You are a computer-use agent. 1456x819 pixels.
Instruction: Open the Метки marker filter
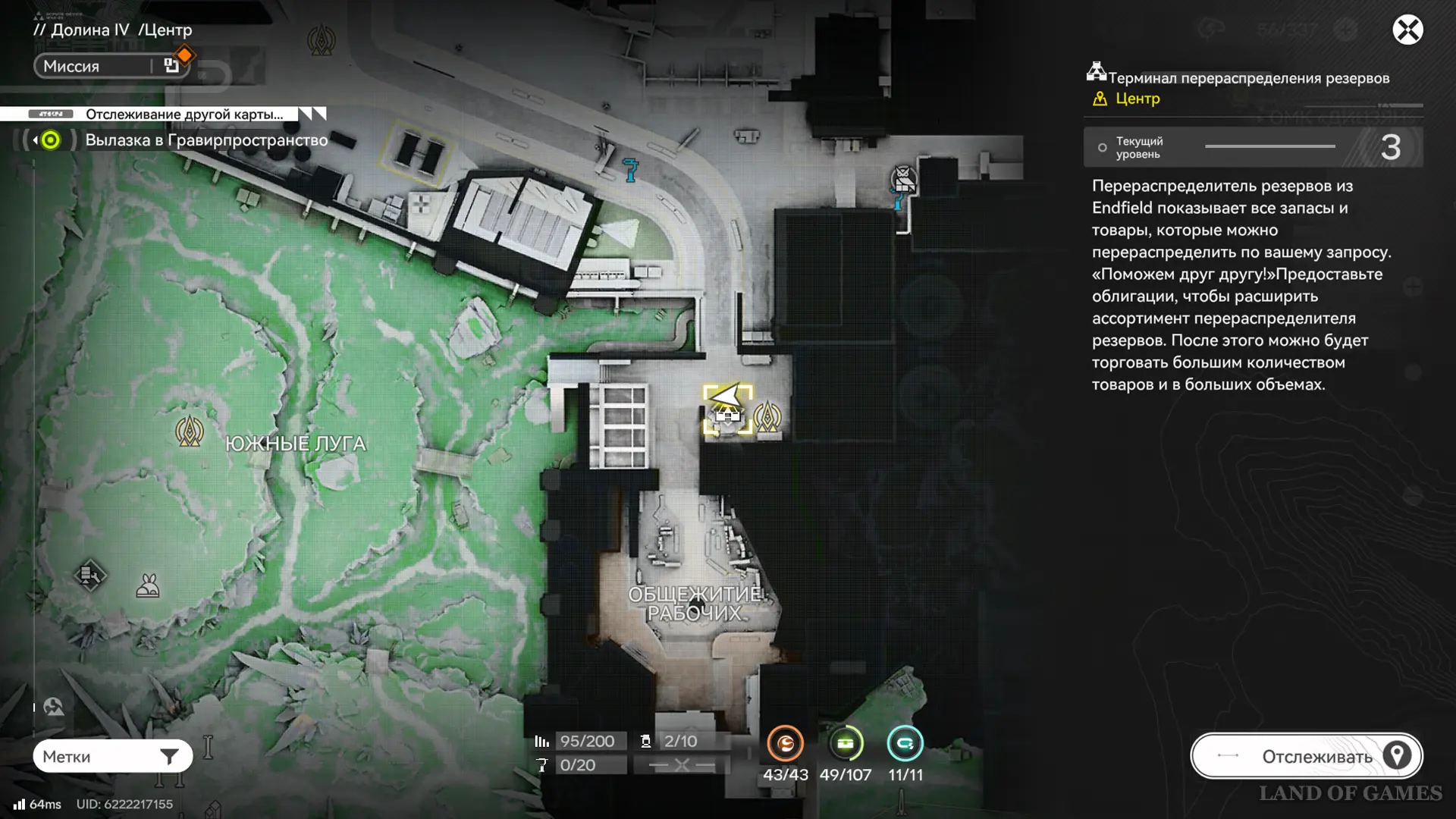(x=112, y=756)
